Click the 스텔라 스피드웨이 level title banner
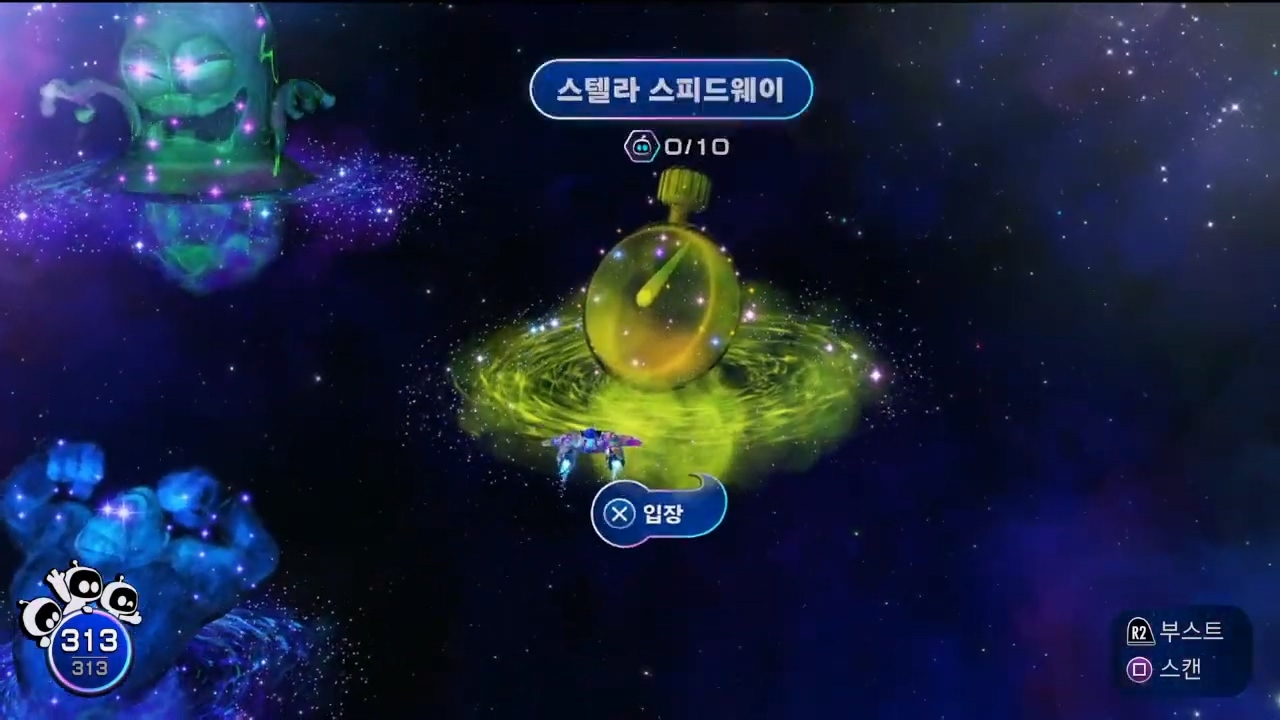1280x720 pixels. 671,89
